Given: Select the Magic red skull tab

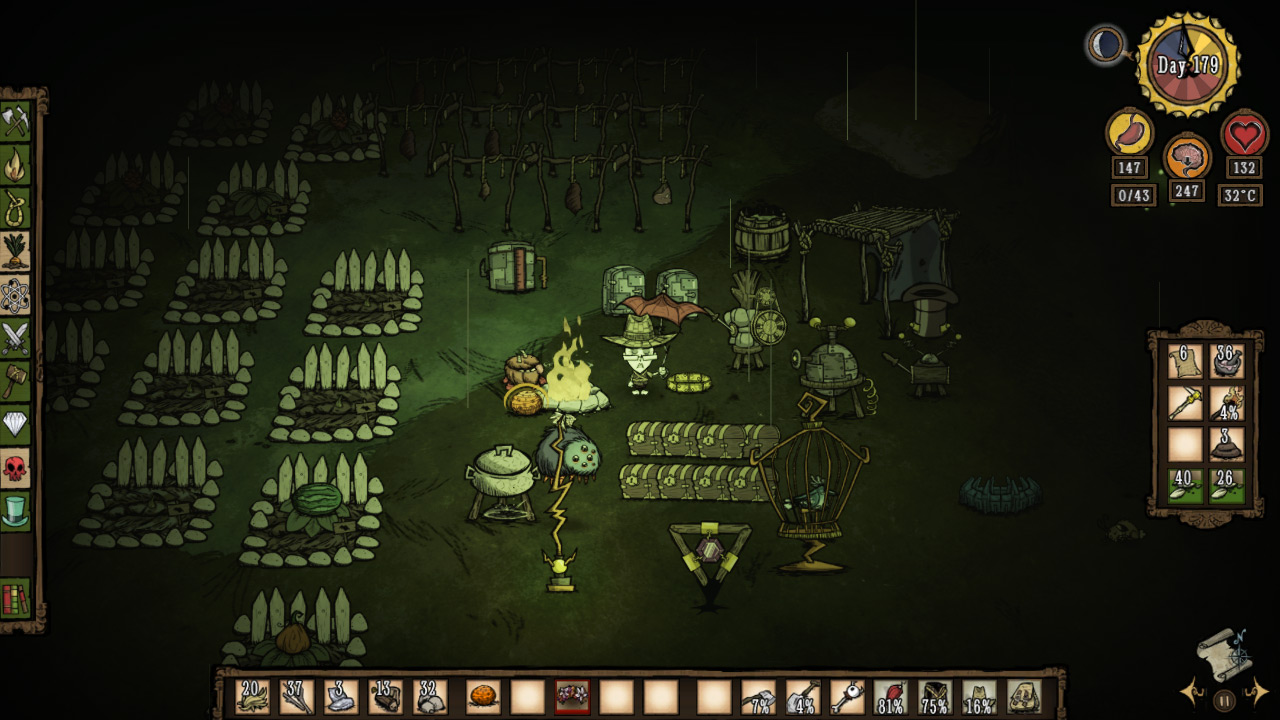Looking at the screenshot, I should [x=17, y=467].
